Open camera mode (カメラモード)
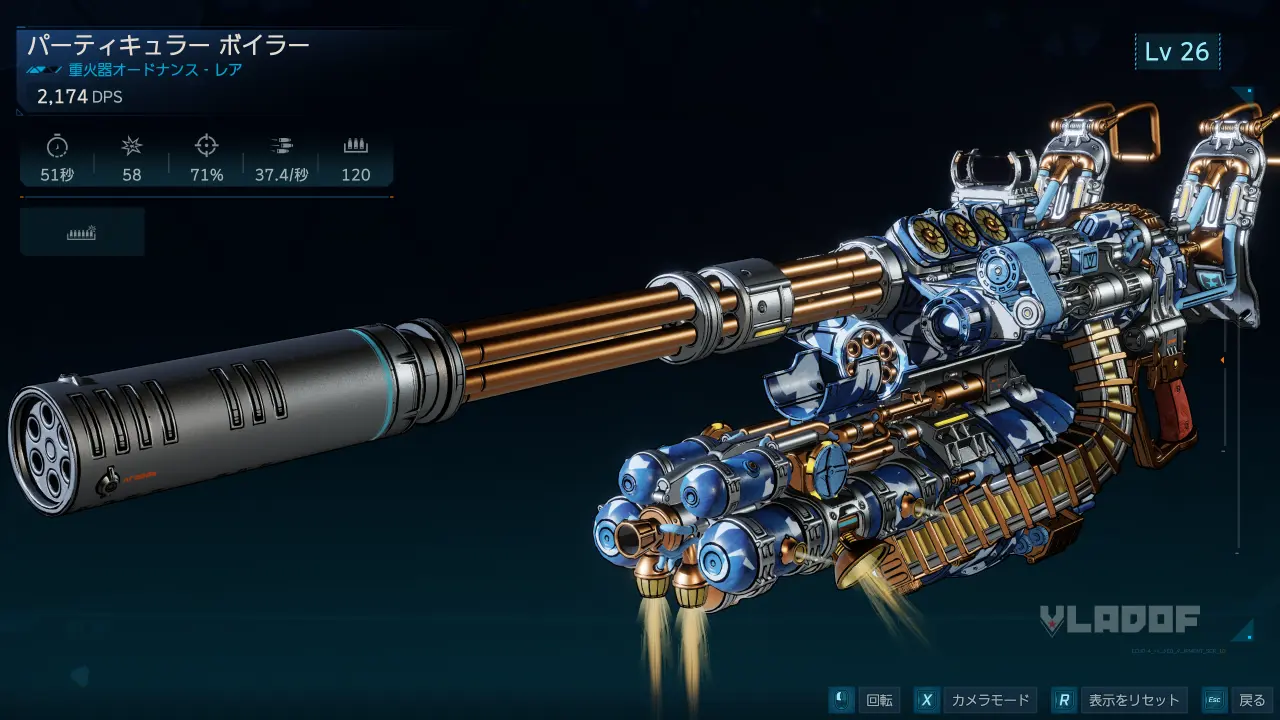This screenshot has width=1280, height=720. (975, 700)
